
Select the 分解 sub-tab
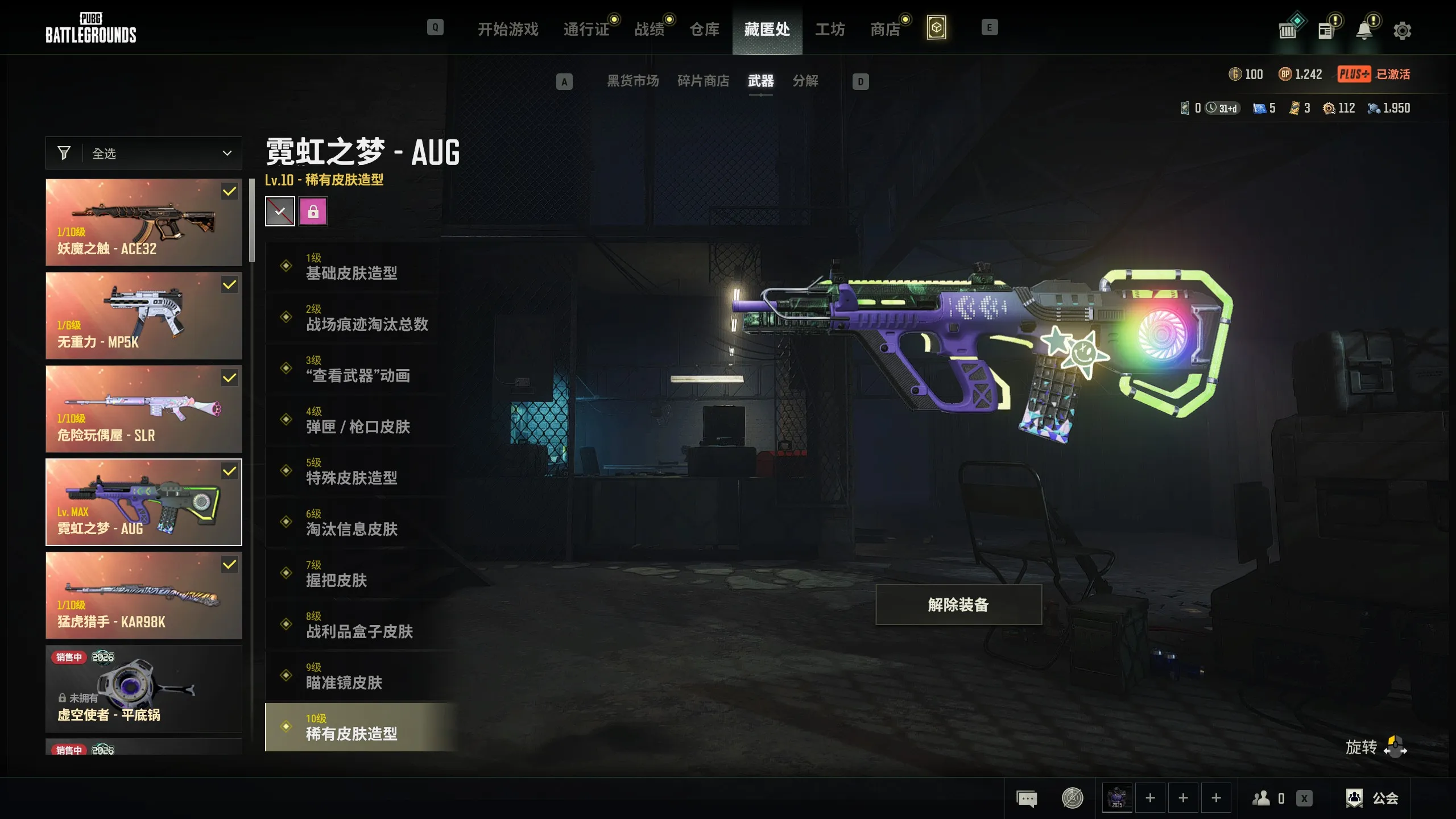[x=805, y=81]
